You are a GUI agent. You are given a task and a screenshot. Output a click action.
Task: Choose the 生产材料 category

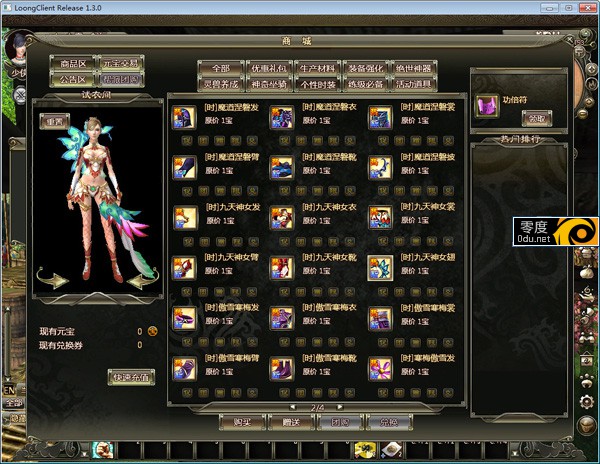(317, 67)
